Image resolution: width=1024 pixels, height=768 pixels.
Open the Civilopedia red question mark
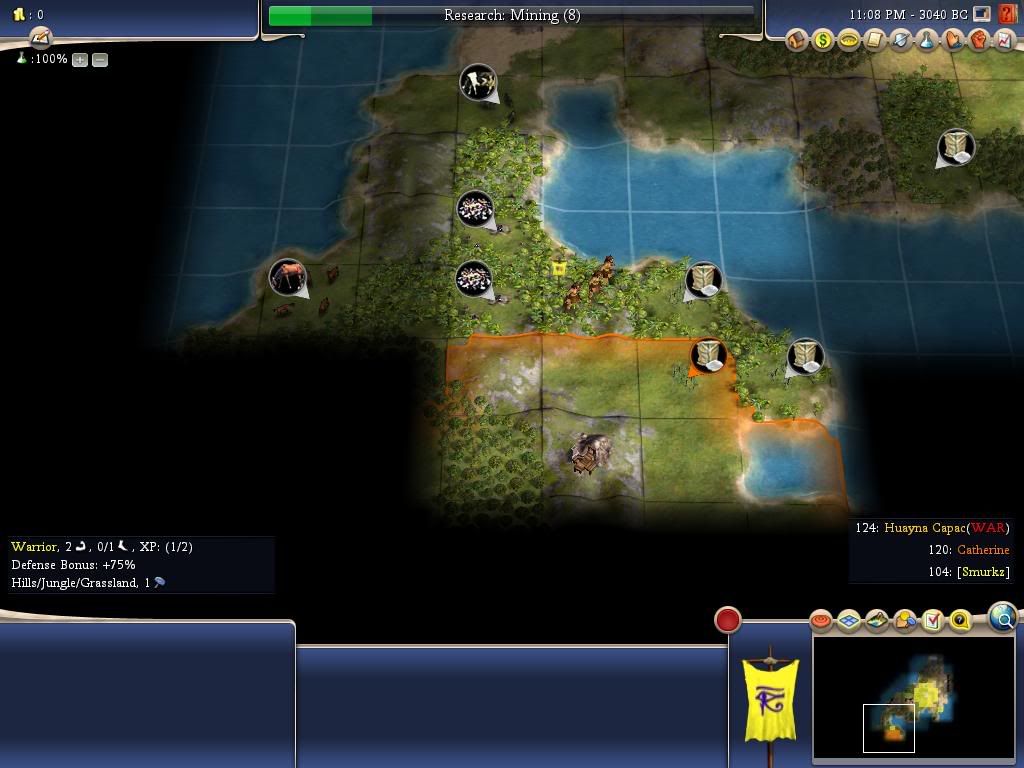(1007, 14)
